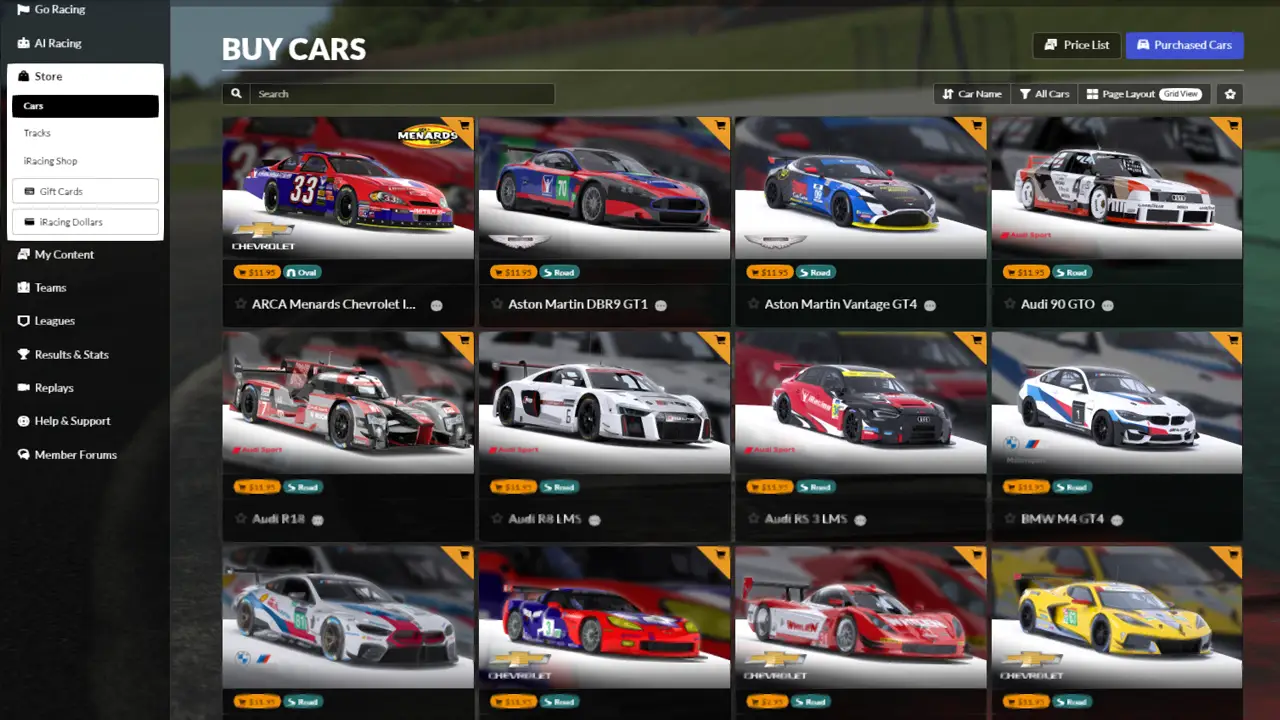The height and width of the screenshot is (720, 1280).
Task: Favorite the BMW M4 GT4 via its star
Action: click(1009, 519)
